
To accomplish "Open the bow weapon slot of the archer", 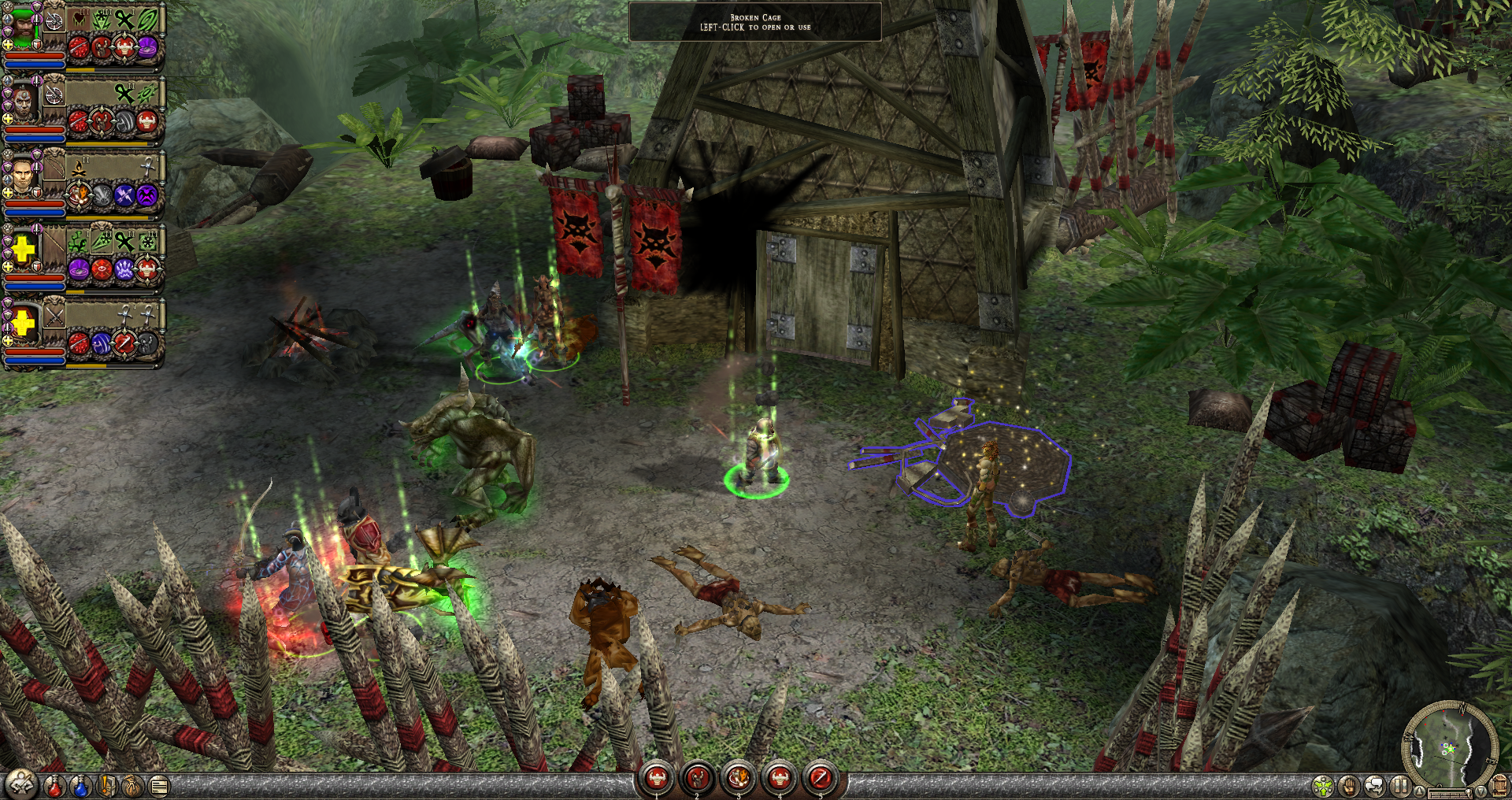I will 54,167.
